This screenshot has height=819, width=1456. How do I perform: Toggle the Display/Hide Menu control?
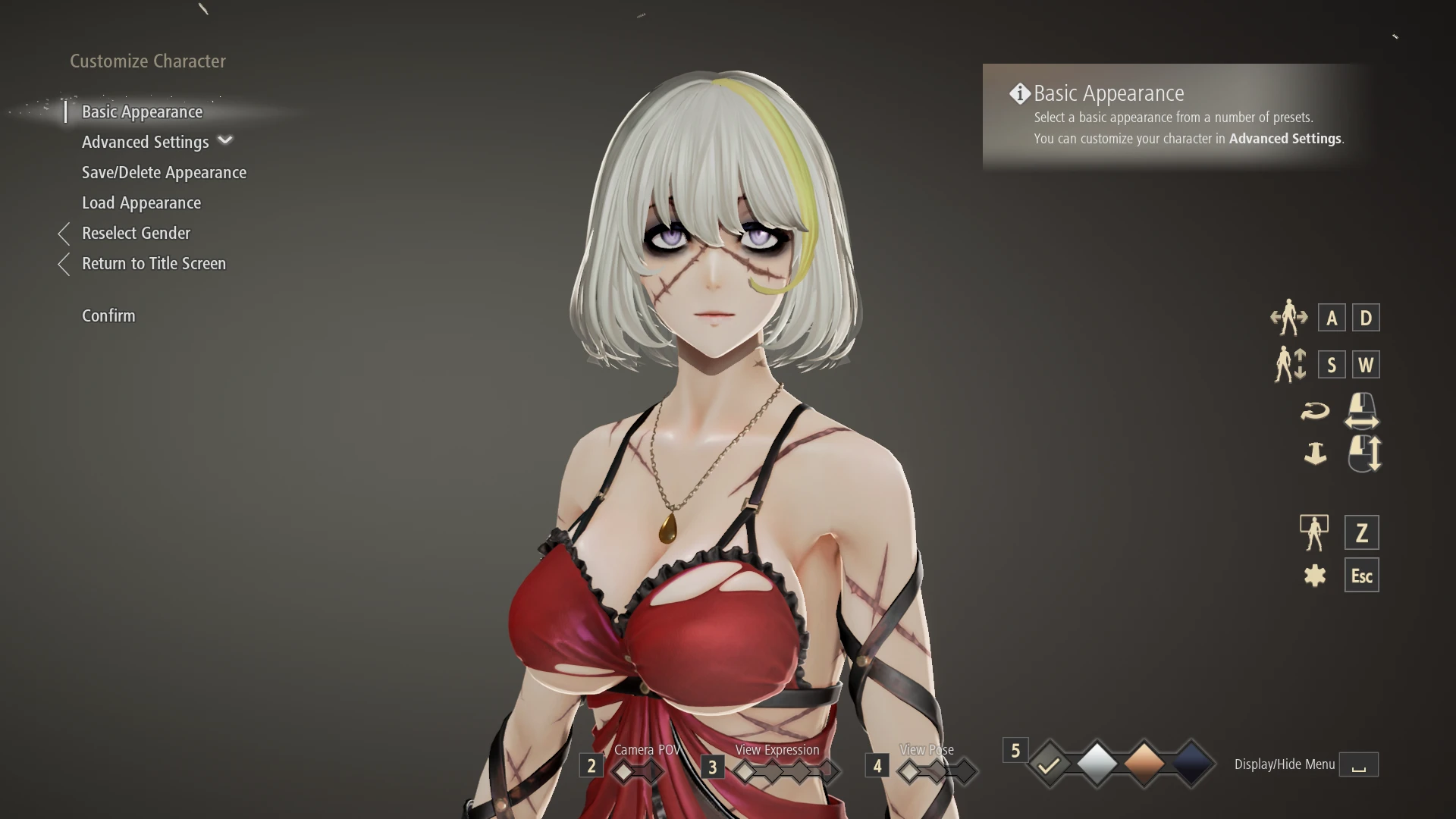pos(1358,764)
